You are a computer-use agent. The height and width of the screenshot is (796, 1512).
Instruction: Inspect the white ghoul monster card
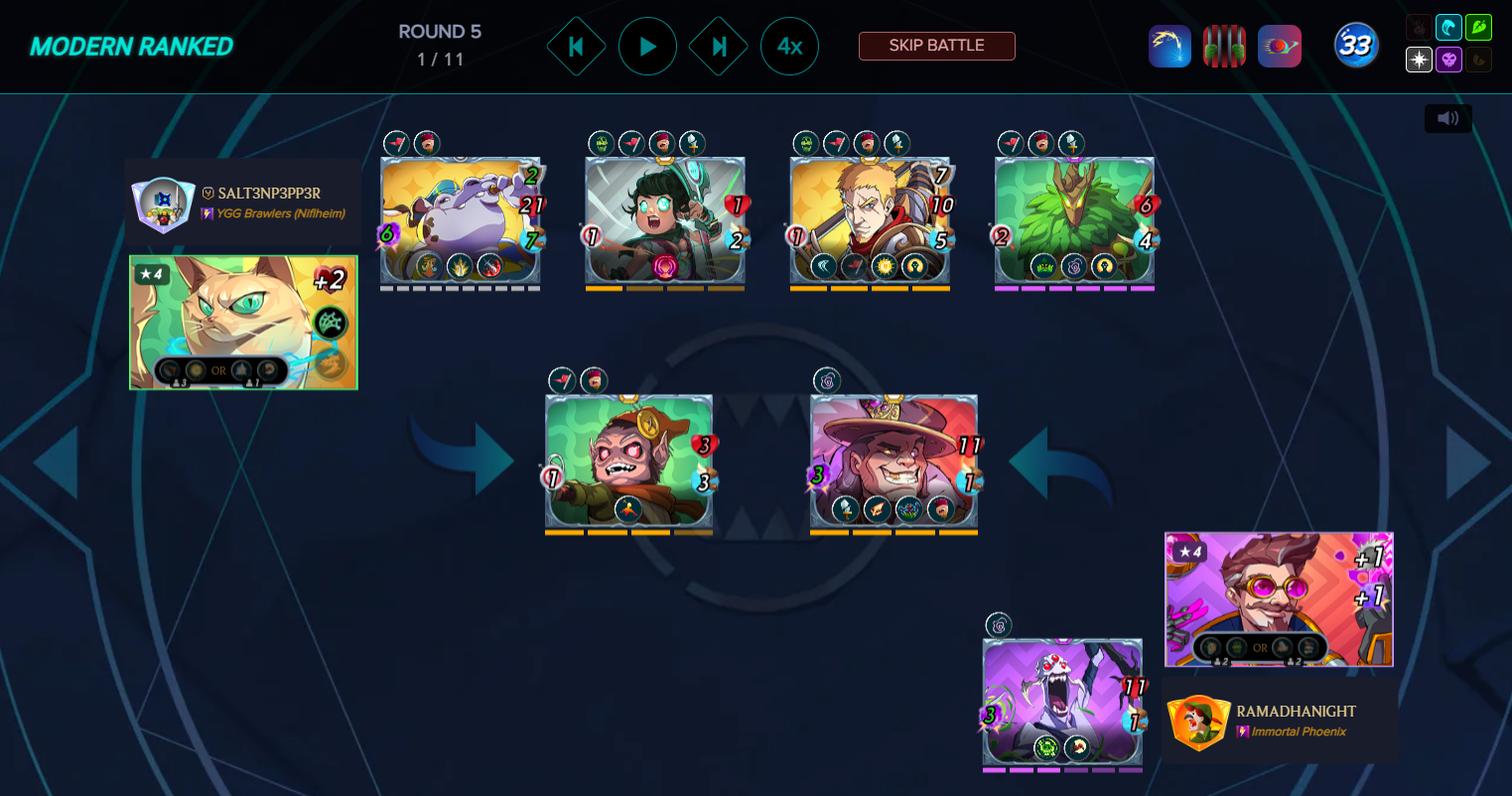point(1062,702)
